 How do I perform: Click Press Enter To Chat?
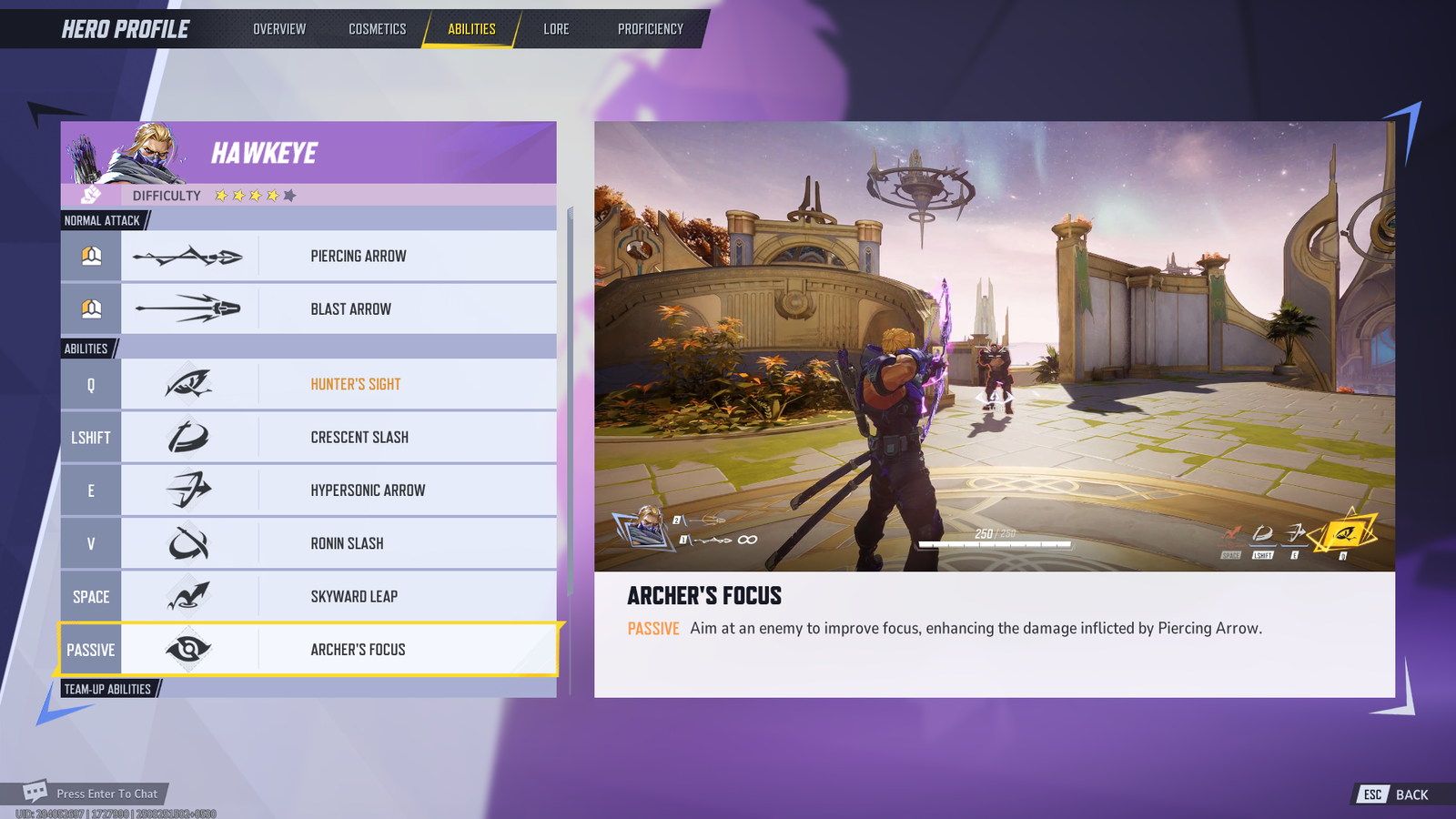tap(106, 793)
